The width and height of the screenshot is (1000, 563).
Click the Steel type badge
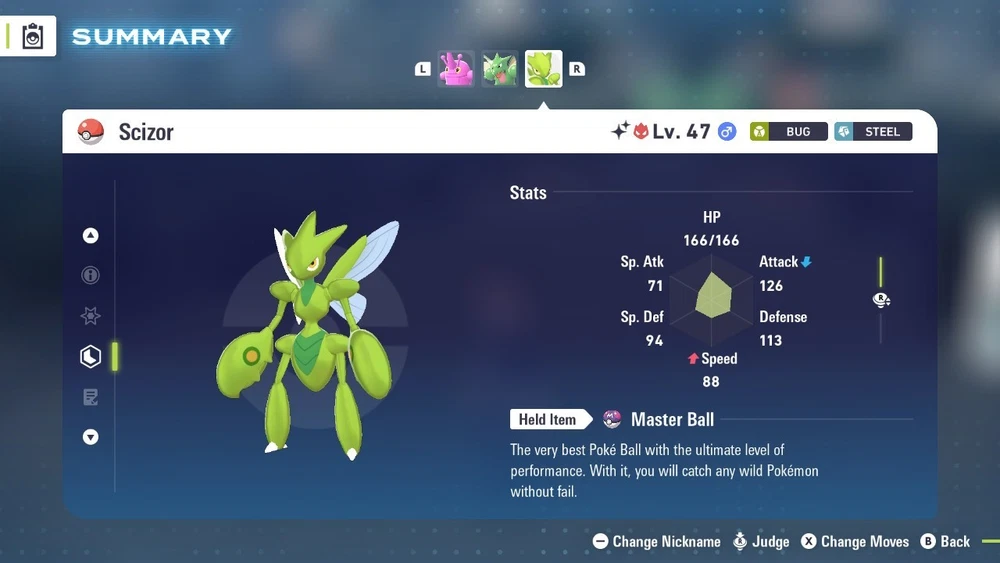coord(873,132)
